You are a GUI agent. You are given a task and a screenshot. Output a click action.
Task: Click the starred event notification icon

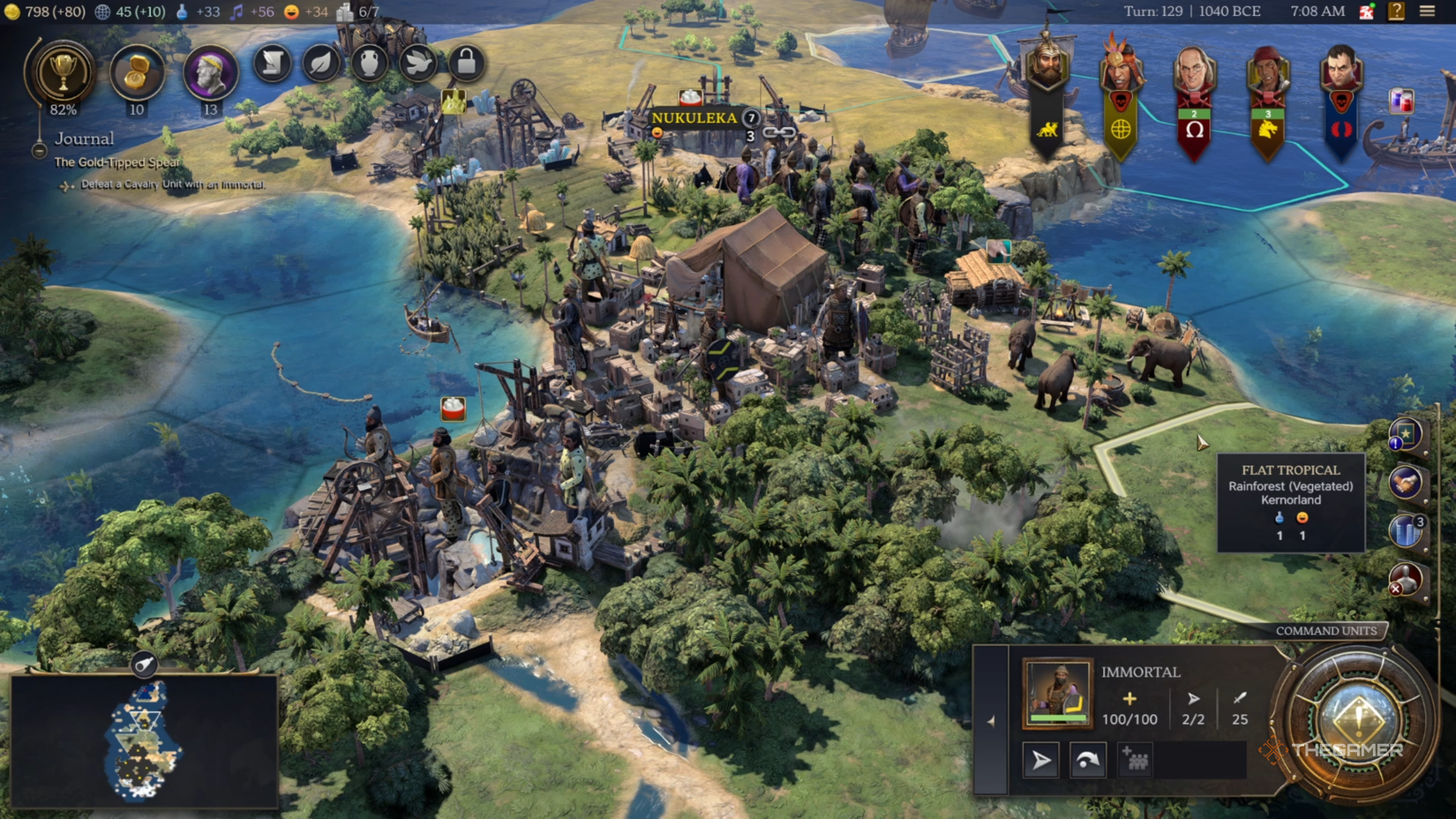[x=1405, y=433]
